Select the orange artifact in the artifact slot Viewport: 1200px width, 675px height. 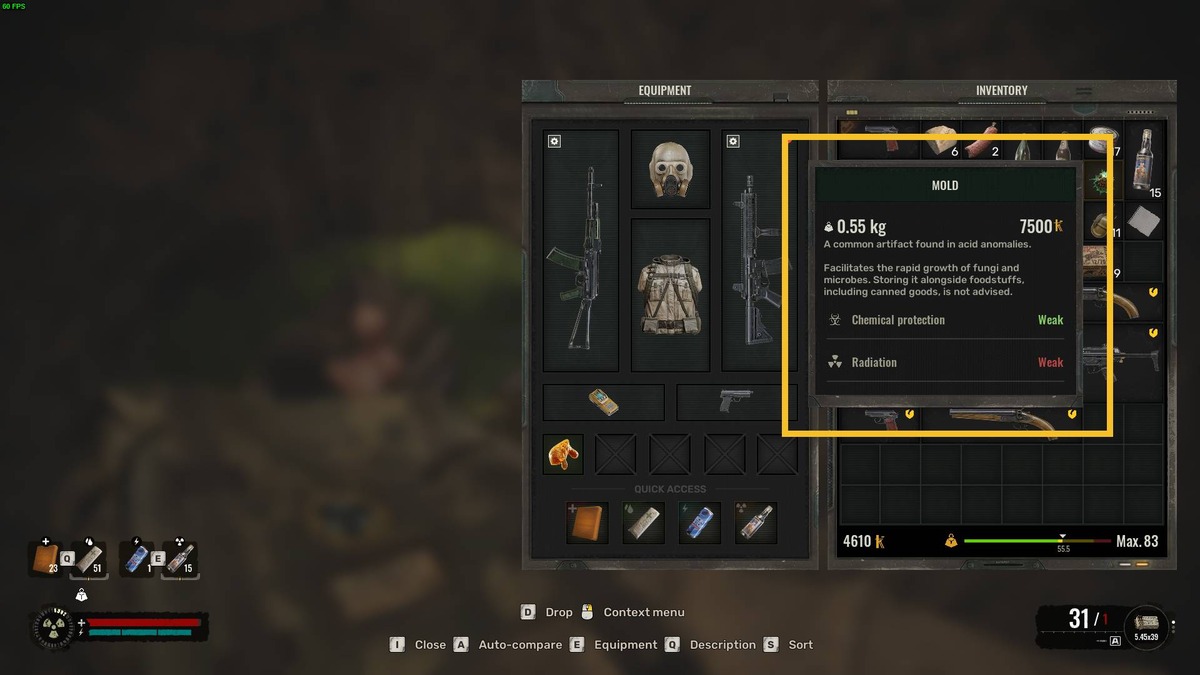click(x=563, y=454)
